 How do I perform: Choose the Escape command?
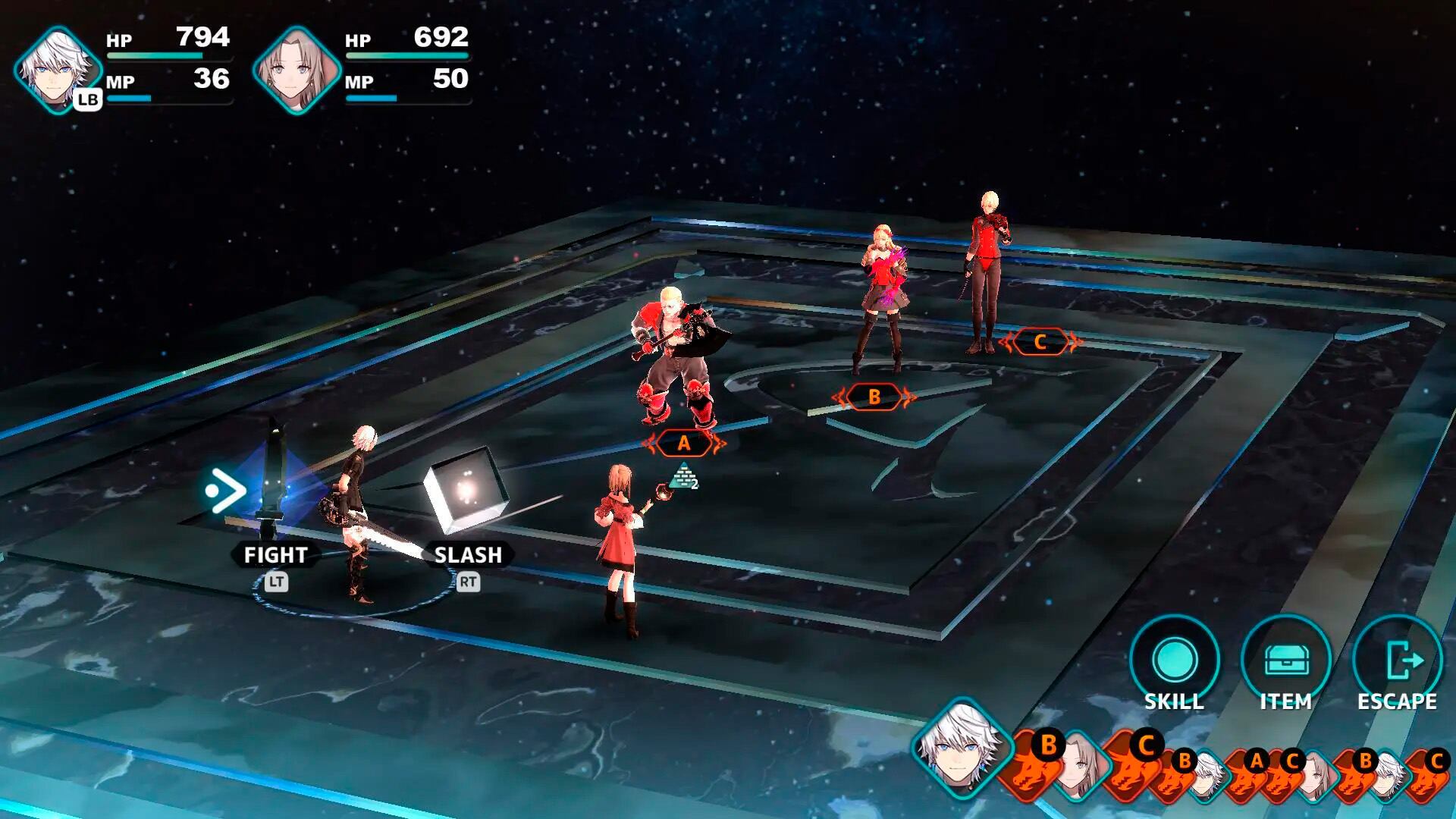pos(1397,661)
